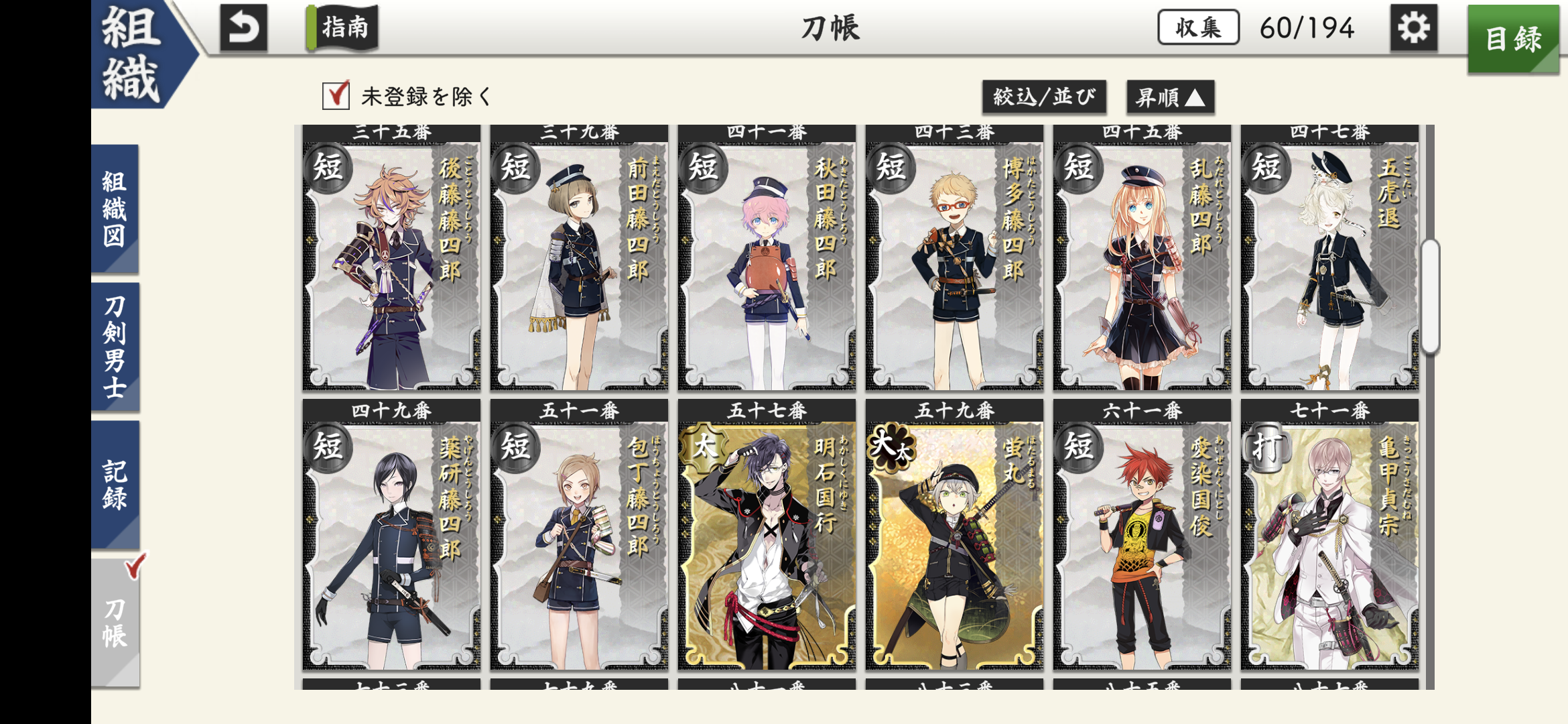1568x724 pixels.
Task: Click the back arrow button
Action: 243,28
